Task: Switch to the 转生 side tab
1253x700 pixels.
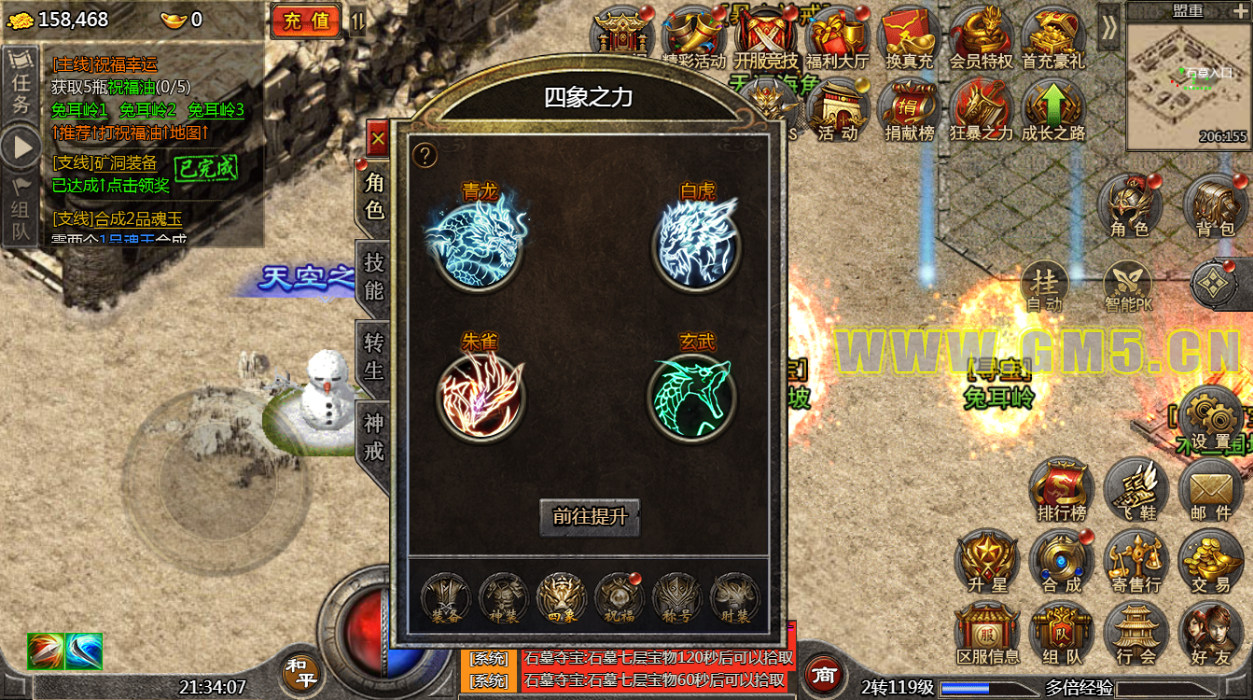Action: pyautogui.click(x=374, y=355)
